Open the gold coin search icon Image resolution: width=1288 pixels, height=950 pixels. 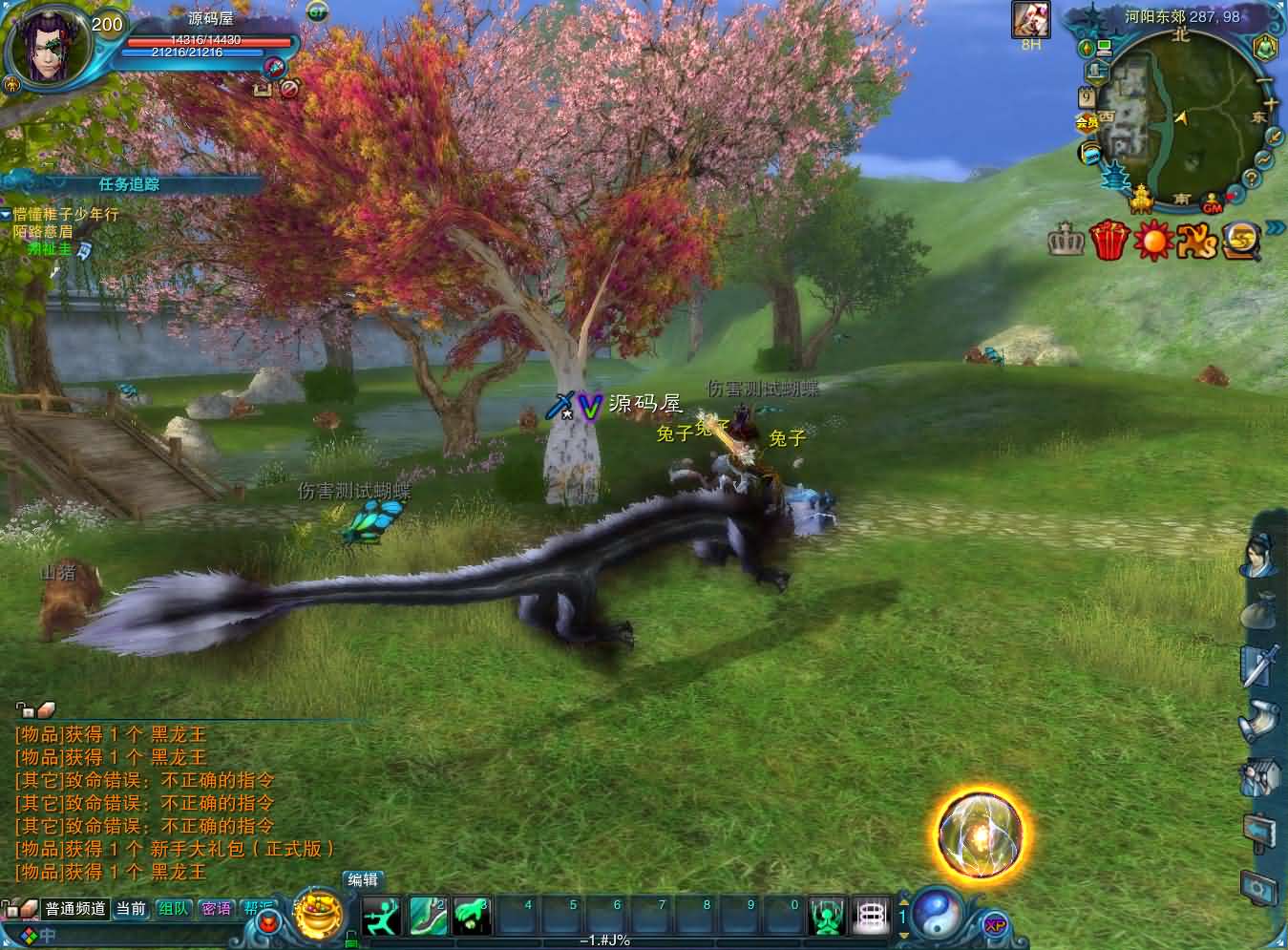1241,240
